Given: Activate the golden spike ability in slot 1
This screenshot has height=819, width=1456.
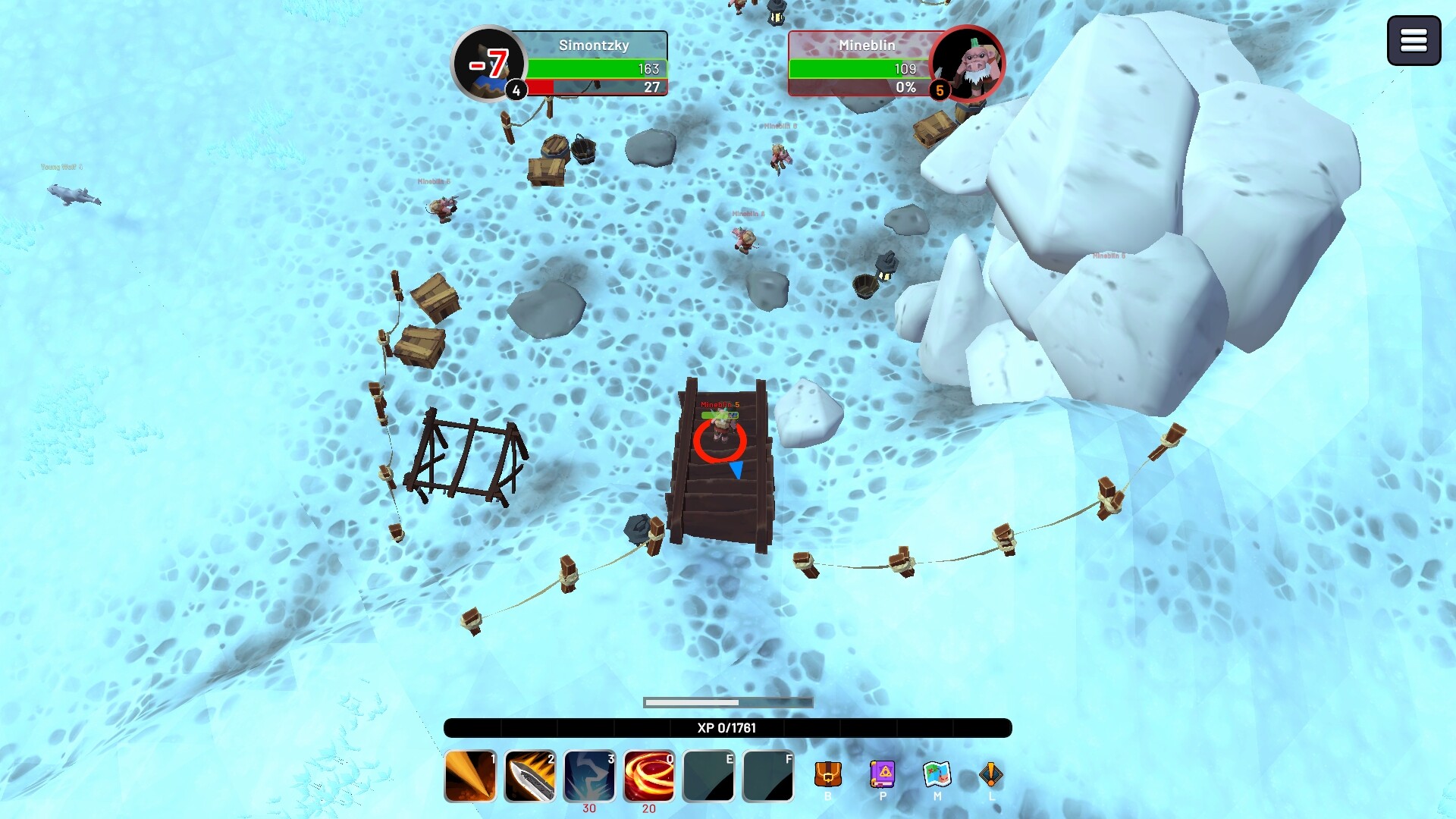Looking at the screenshot, I should coord(470,776).
